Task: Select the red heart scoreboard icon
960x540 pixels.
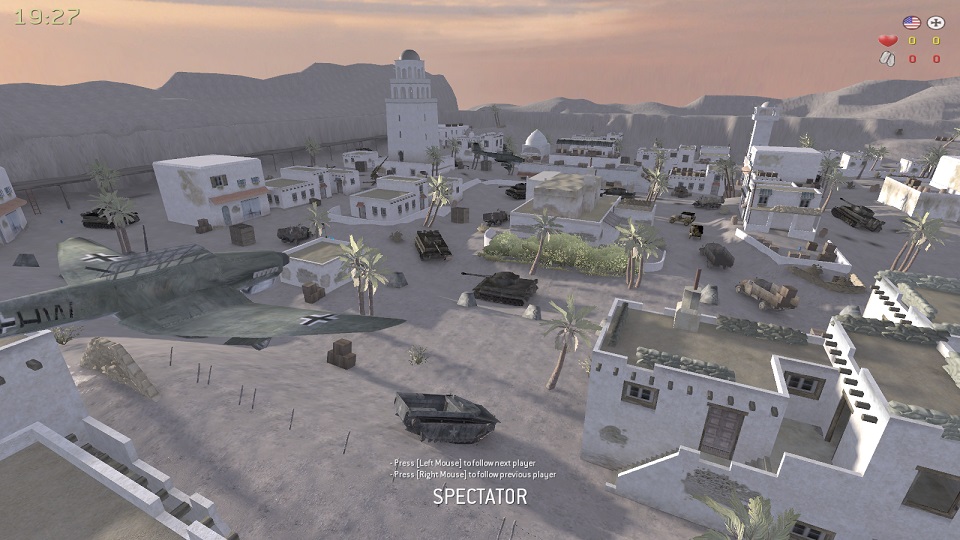Action: point(887,41)
